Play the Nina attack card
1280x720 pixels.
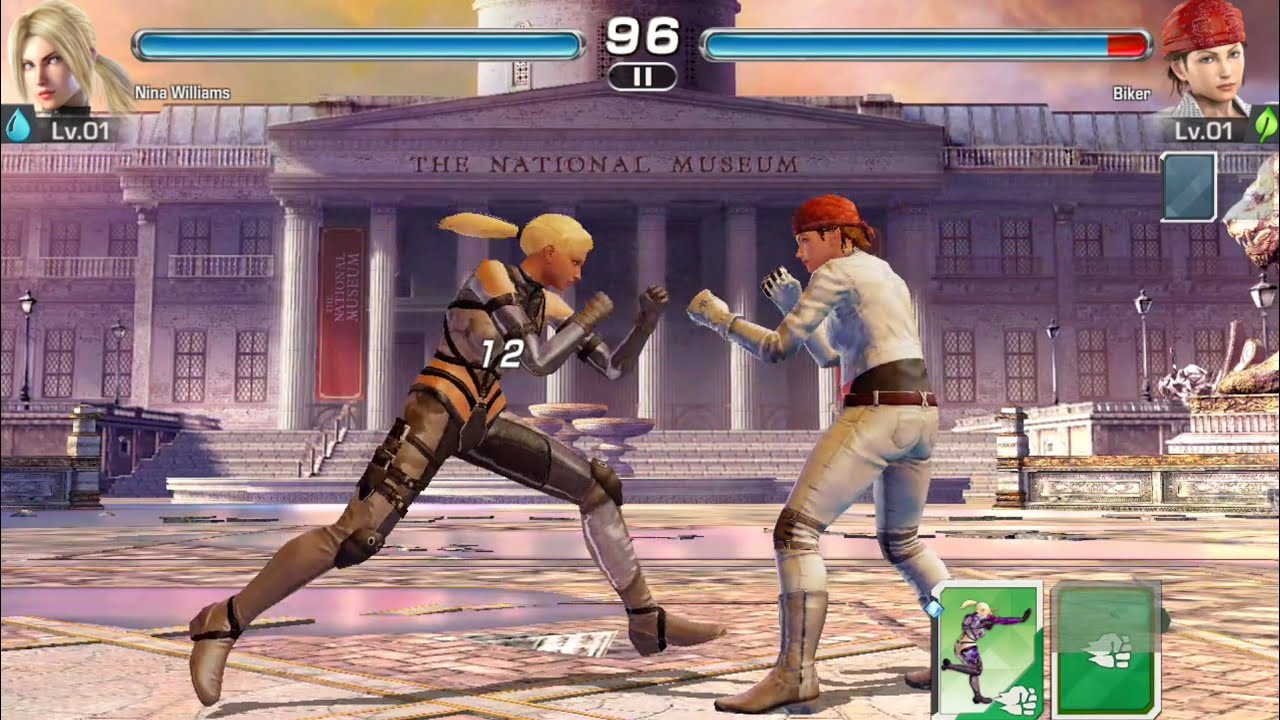tap(988, 650)
